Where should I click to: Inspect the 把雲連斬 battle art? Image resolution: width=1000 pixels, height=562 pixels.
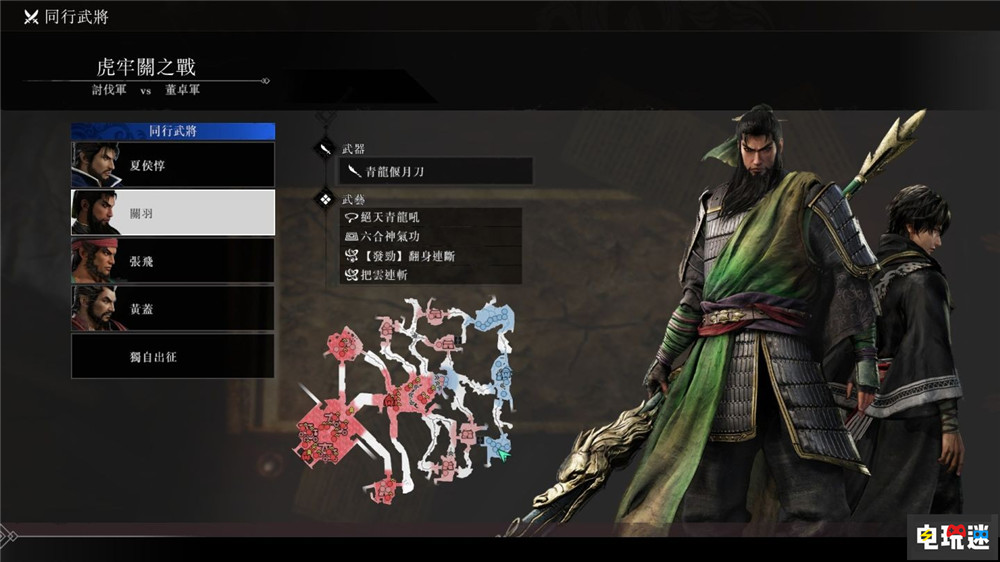(x=431, y=273)
